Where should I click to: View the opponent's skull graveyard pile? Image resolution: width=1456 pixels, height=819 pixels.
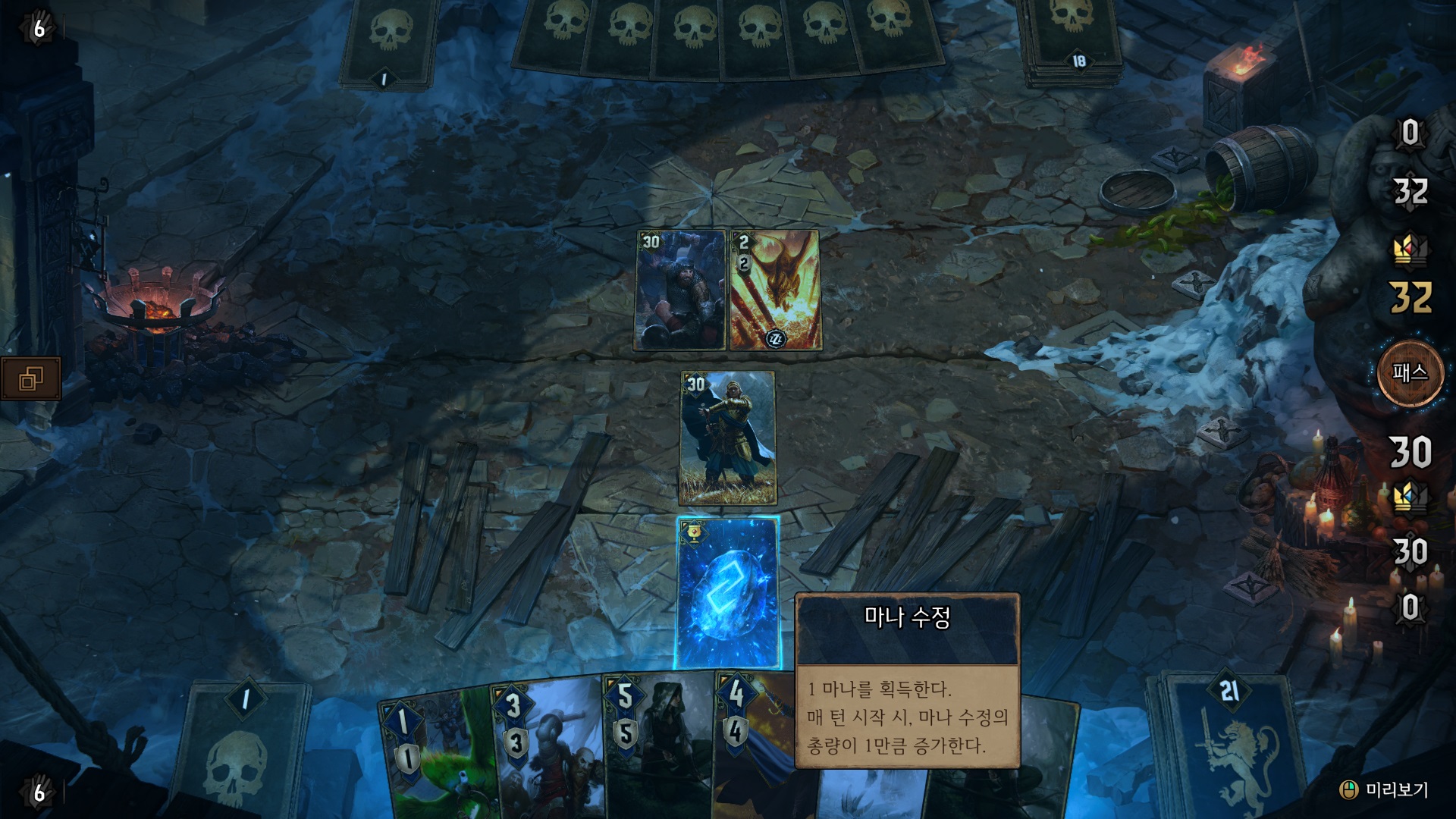389,42
